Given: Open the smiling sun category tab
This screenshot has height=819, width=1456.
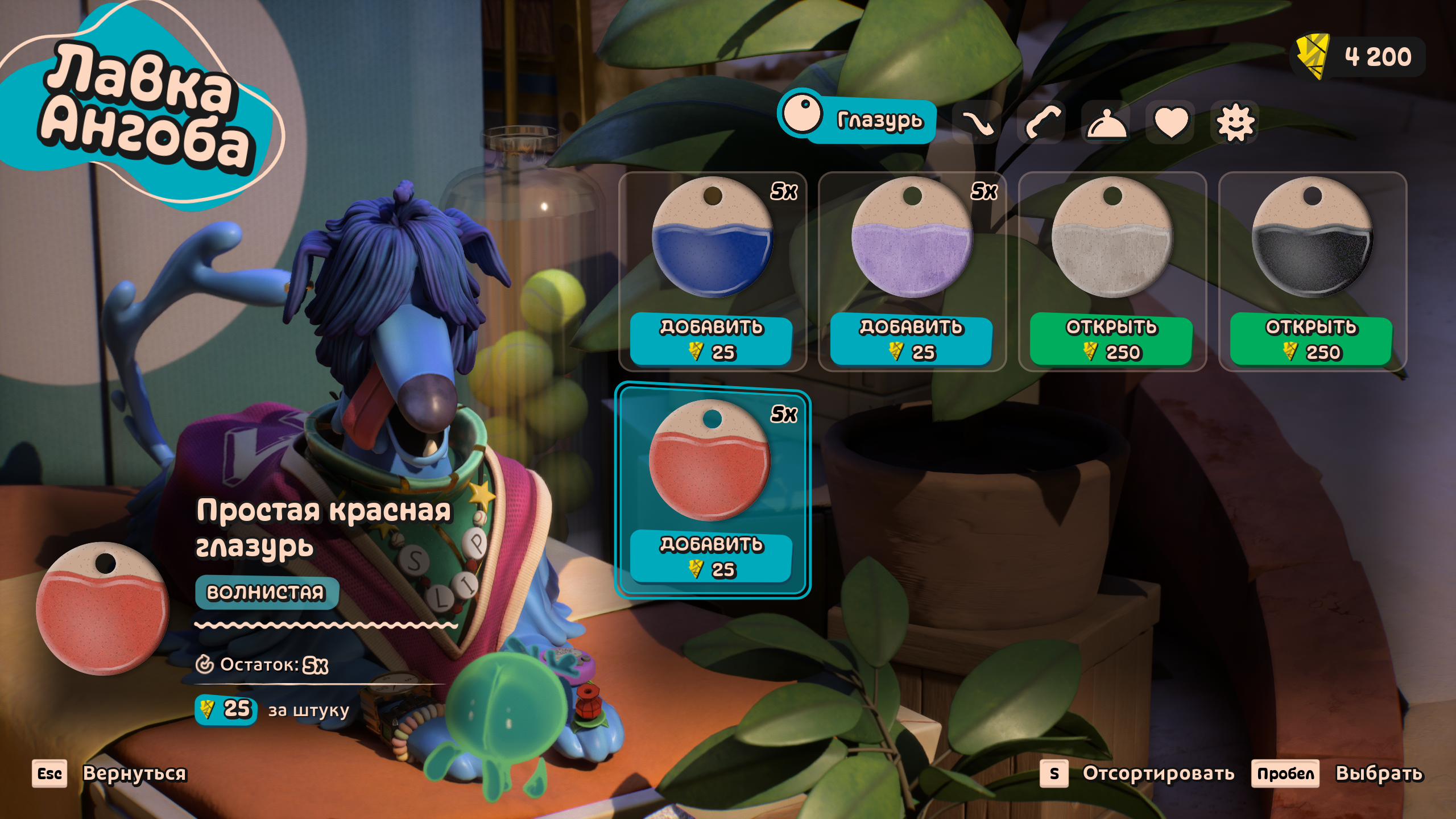Looking at the screenshot, I should coord(1234,122).
